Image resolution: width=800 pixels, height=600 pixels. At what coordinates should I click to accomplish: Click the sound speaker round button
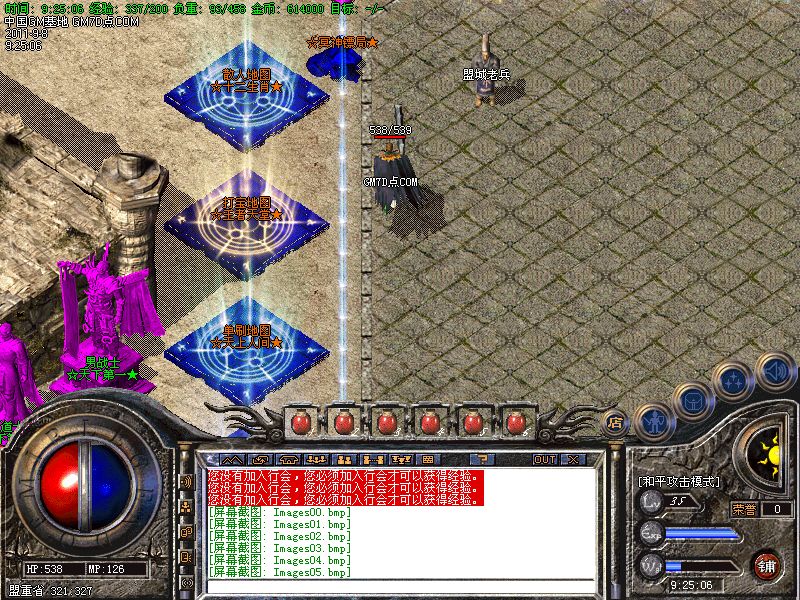tap(775, 371)
